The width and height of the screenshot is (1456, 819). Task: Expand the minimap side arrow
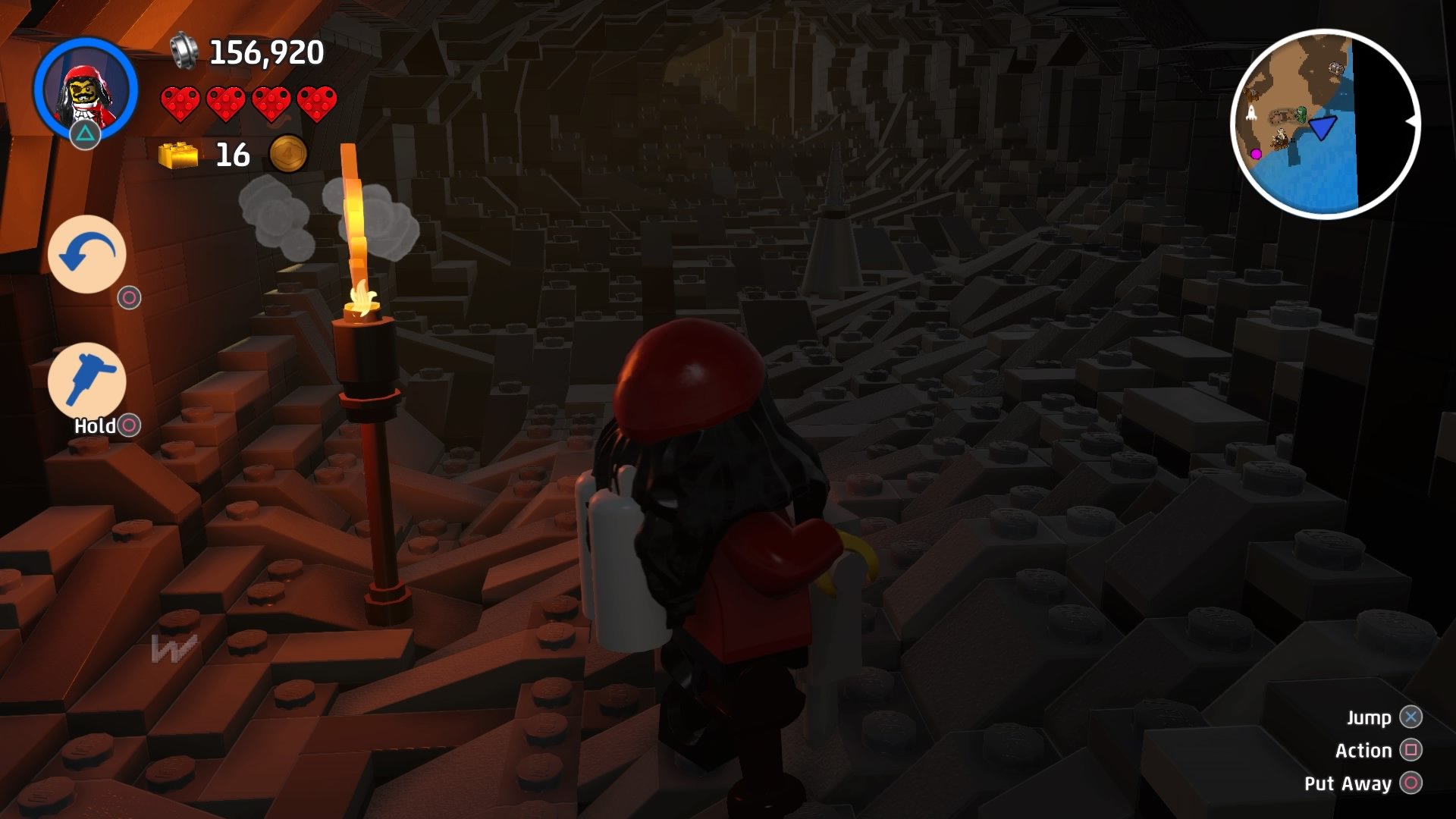pyautogui.click(x=1413, y=121)
